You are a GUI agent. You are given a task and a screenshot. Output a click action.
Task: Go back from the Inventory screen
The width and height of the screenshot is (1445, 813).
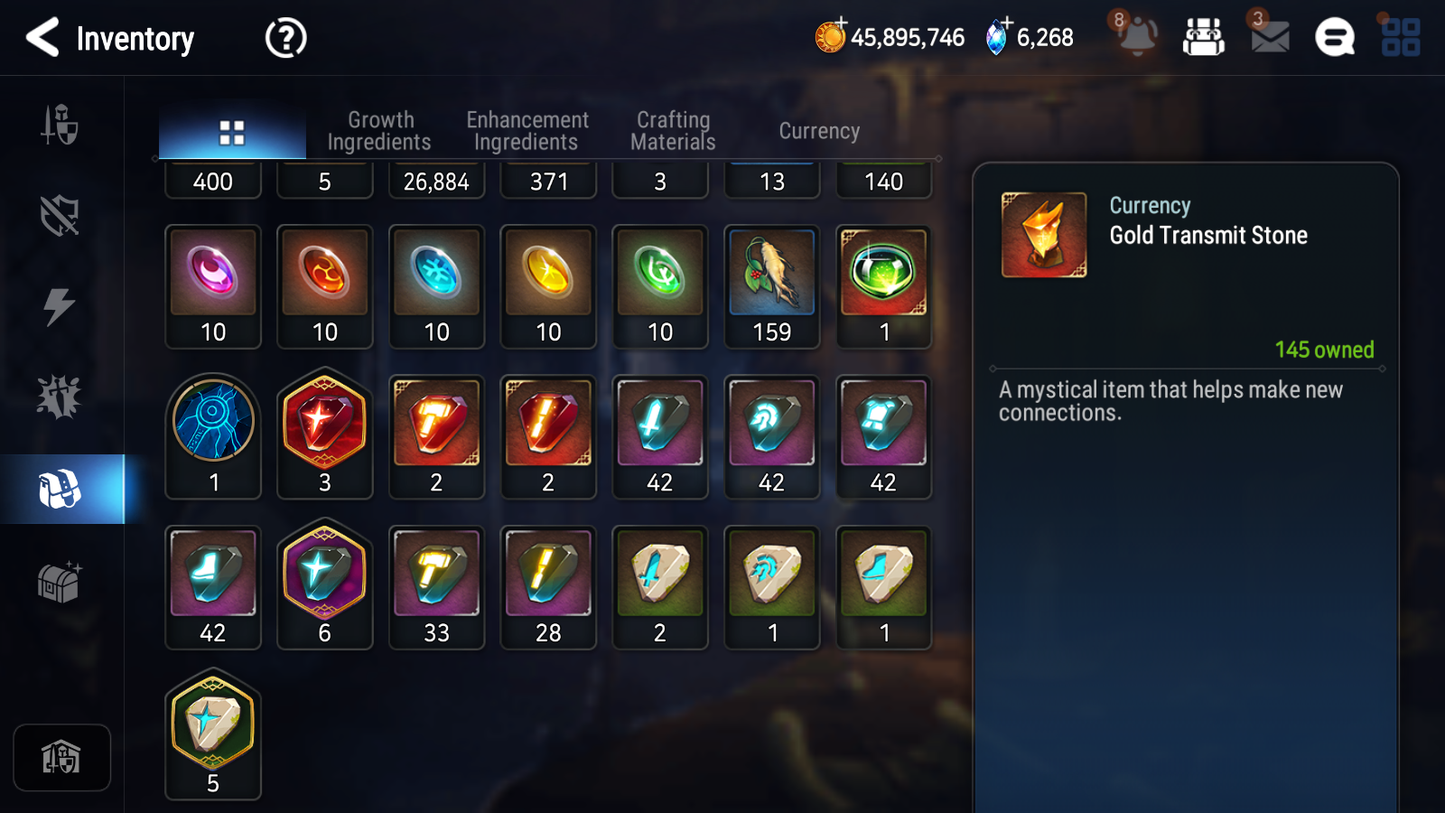click(43, 38)
